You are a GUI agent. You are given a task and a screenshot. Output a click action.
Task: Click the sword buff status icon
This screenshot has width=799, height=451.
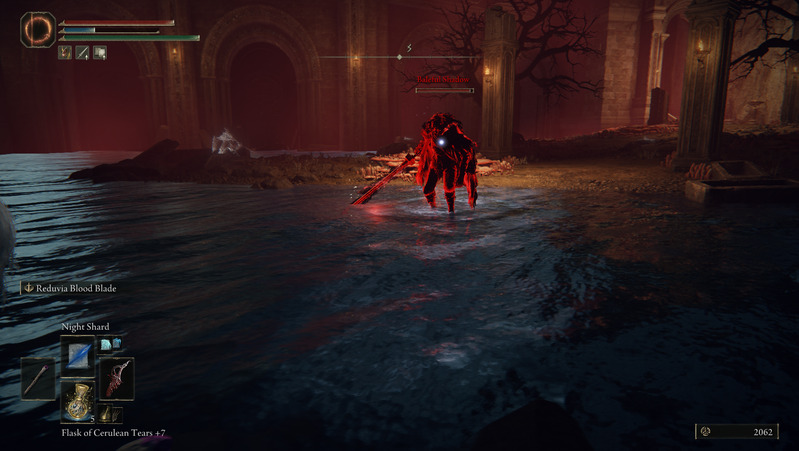point(82,52)
